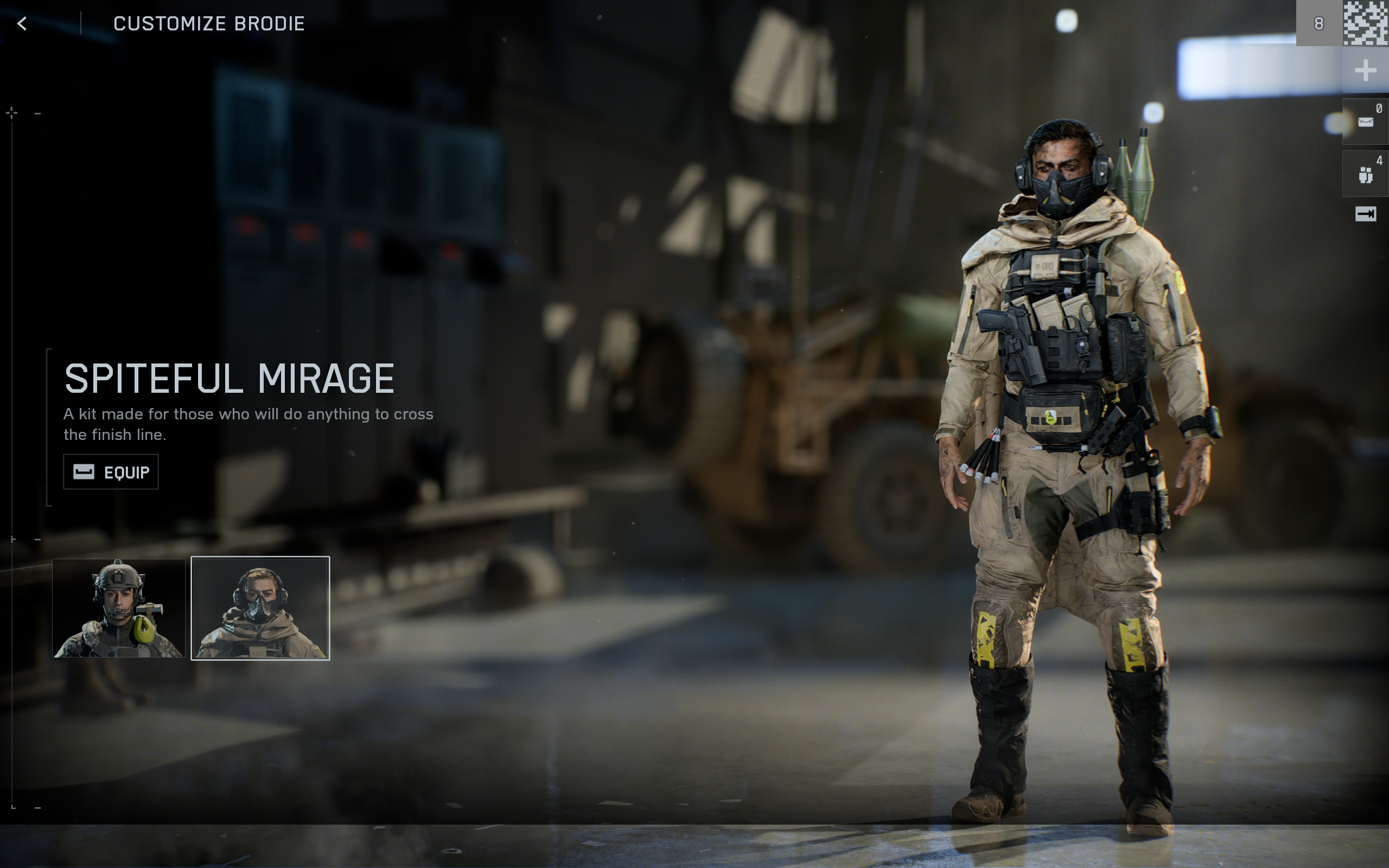The width and height of the screenshot is (1389, 868).
Task: Click the kit description text below the title
Action: [250, 424]
